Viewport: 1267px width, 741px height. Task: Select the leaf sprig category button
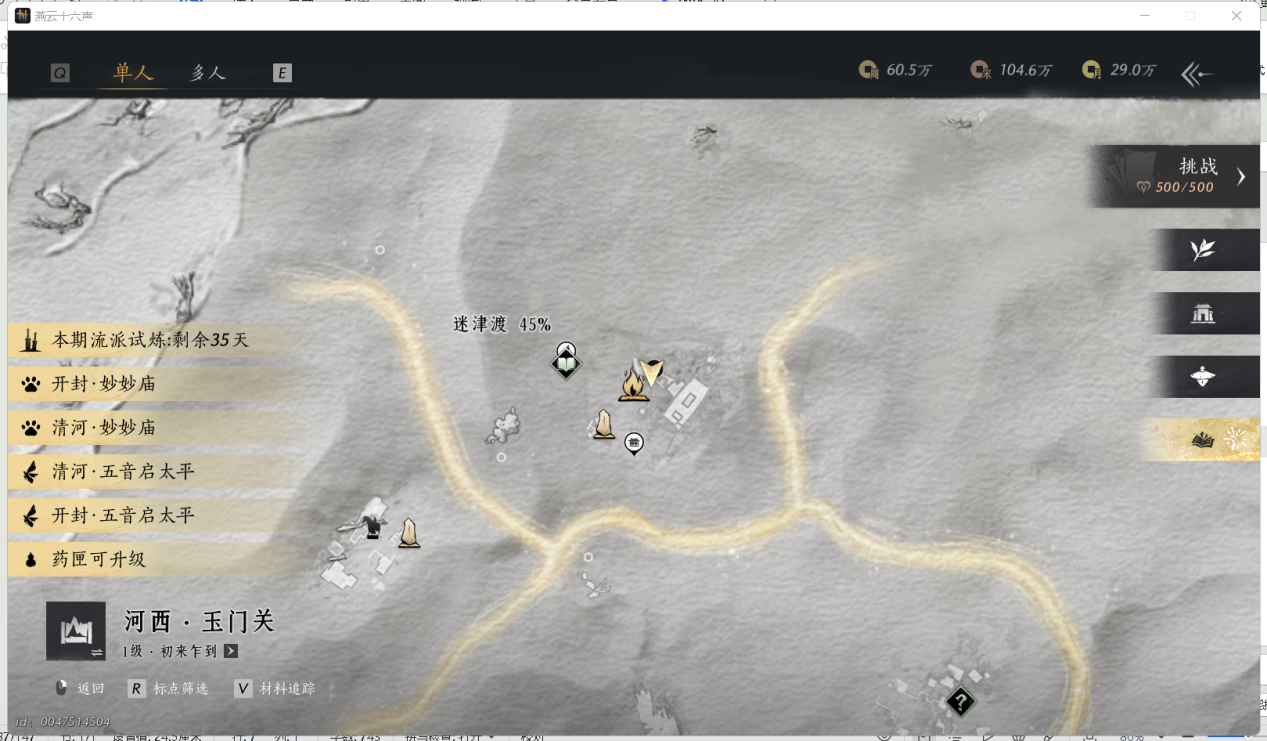coord(1203,250)
